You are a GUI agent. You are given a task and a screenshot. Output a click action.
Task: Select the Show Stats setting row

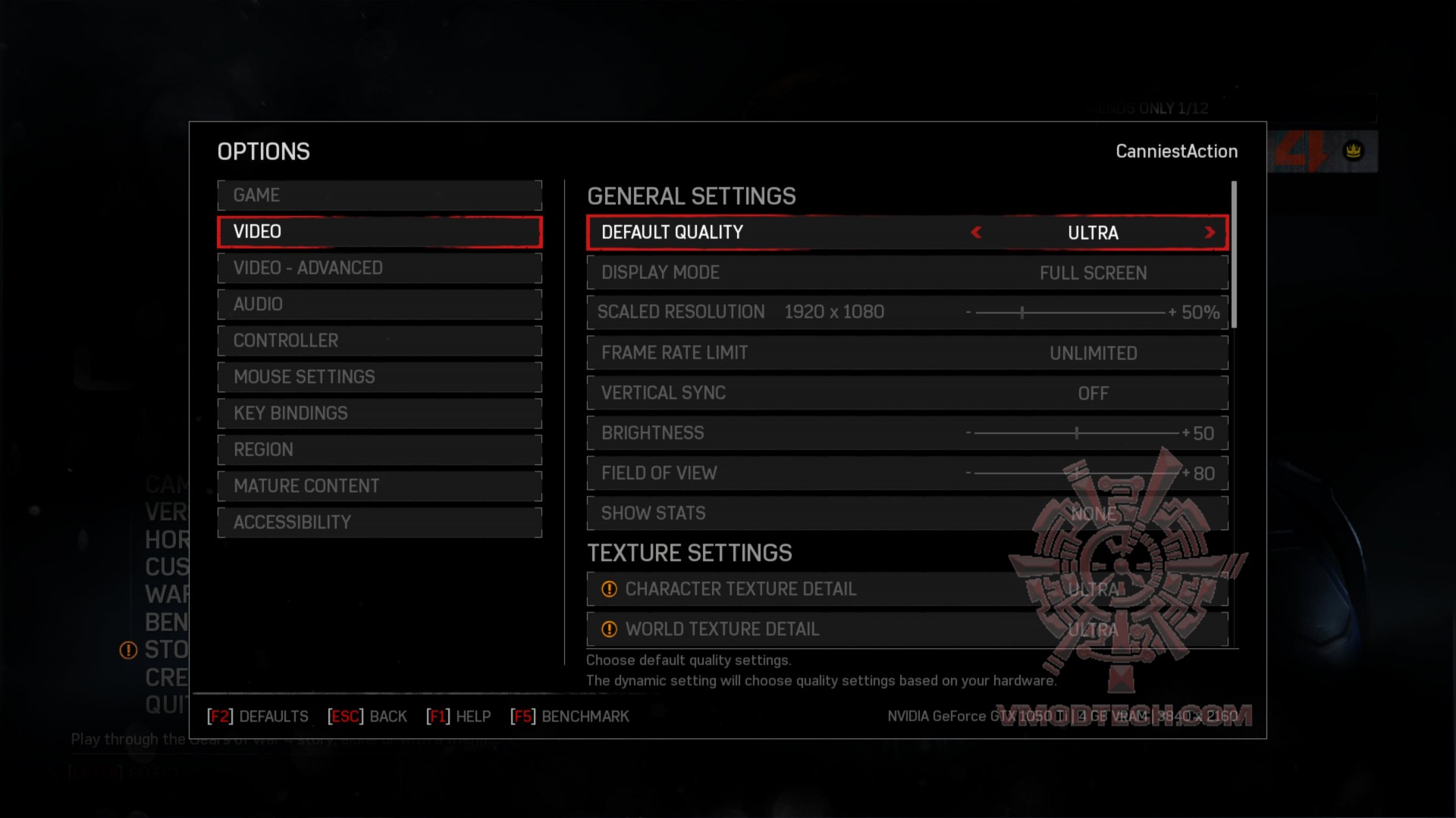click(x=907, y=514)
